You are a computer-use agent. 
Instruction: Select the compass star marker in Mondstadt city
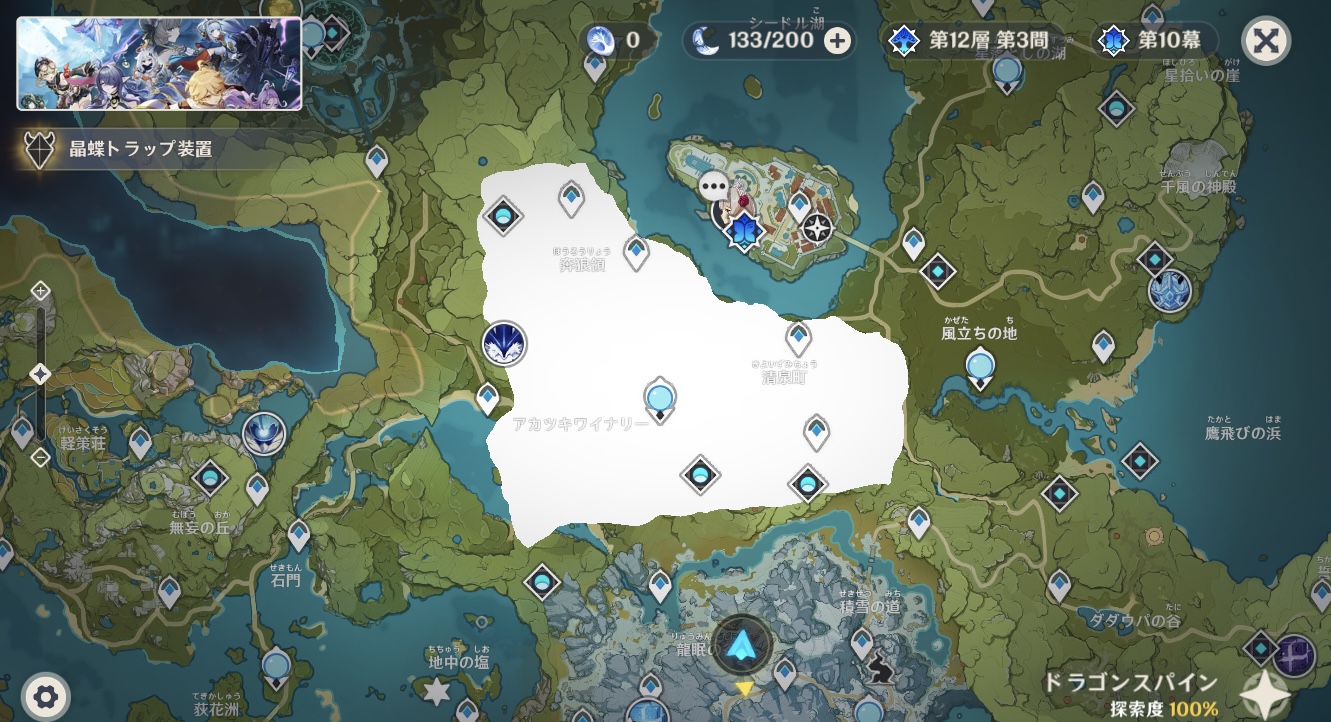(x=818, y=228)
